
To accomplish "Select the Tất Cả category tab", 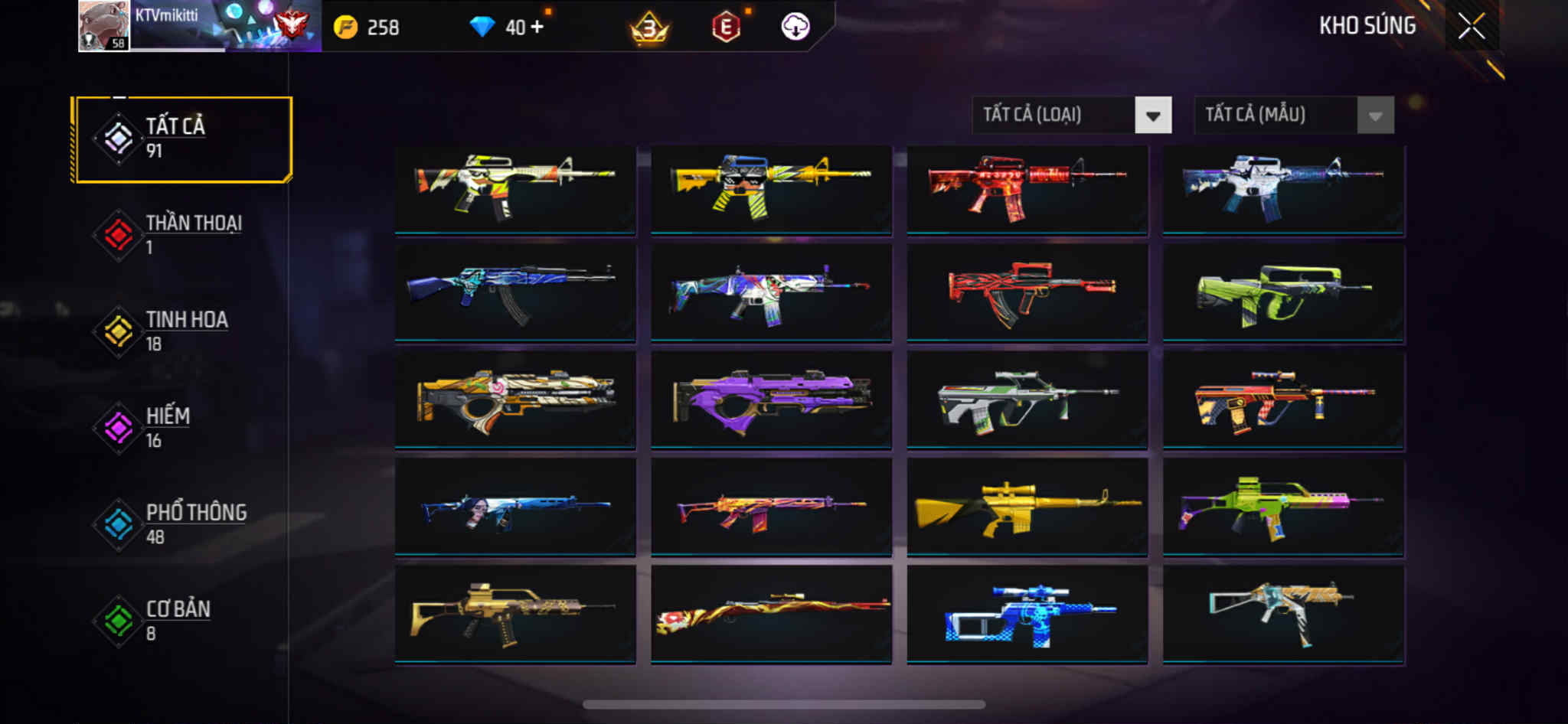I will (182, 139).
